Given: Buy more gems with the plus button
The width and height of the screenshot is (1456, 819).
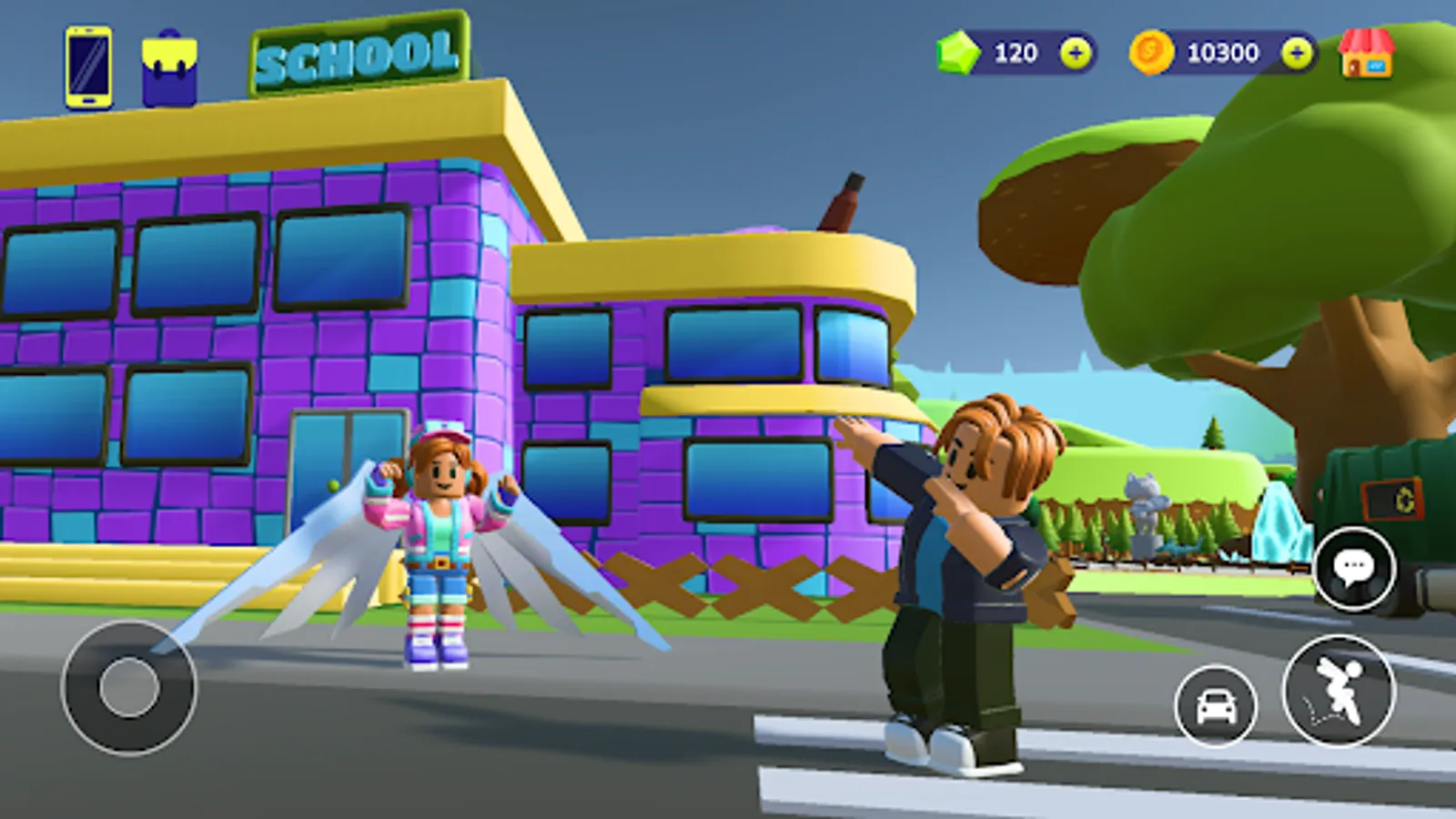Looking at the screenshot, I should coord(1074,53).
